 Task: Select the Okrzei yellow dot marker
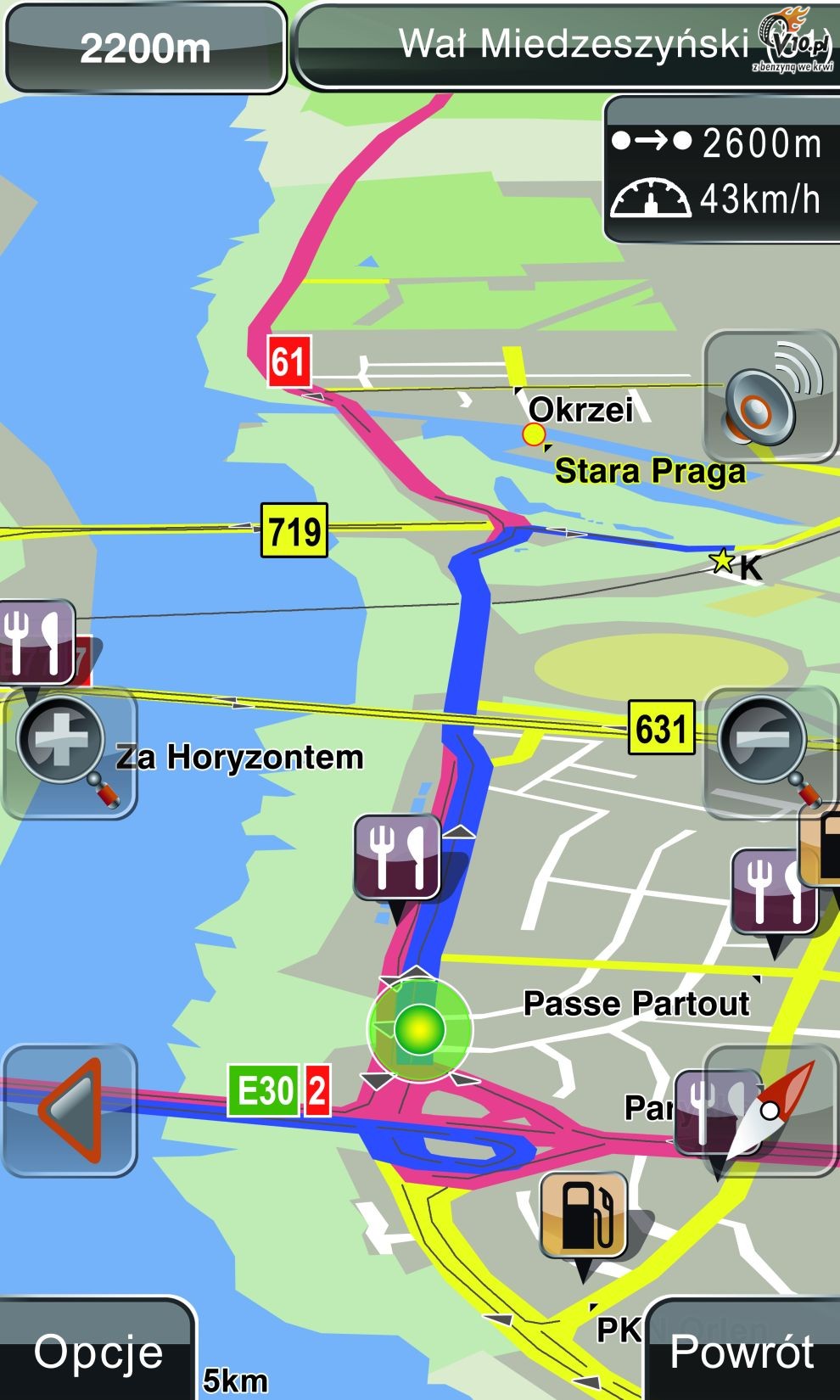point(534,434)
